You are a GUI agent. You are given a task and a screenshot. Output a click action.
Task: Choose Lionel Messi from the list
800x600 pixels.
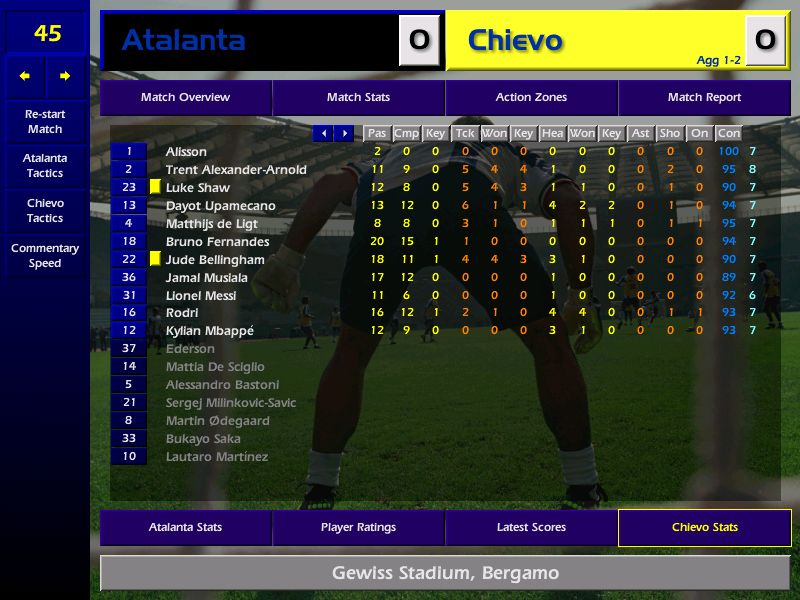pos(201,296)
